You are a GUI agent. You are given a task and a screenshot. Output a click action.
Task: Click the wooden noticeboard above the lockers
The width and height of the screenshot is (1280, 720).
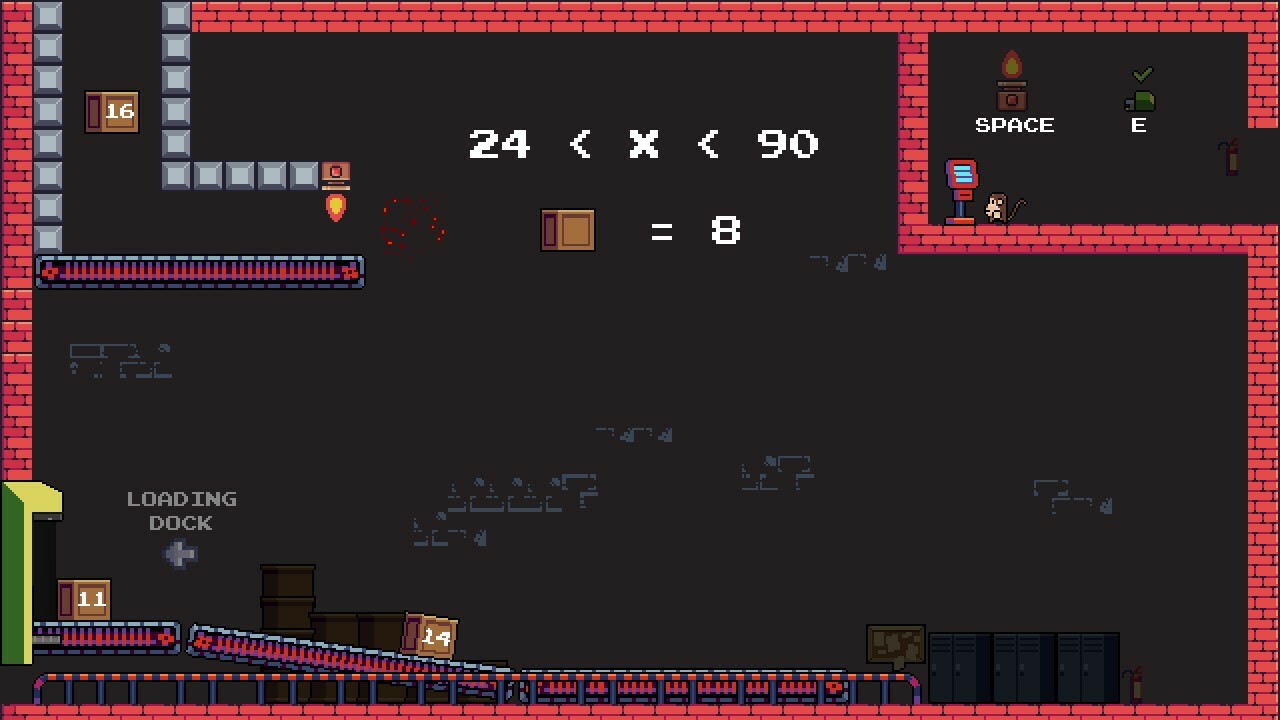894,645
